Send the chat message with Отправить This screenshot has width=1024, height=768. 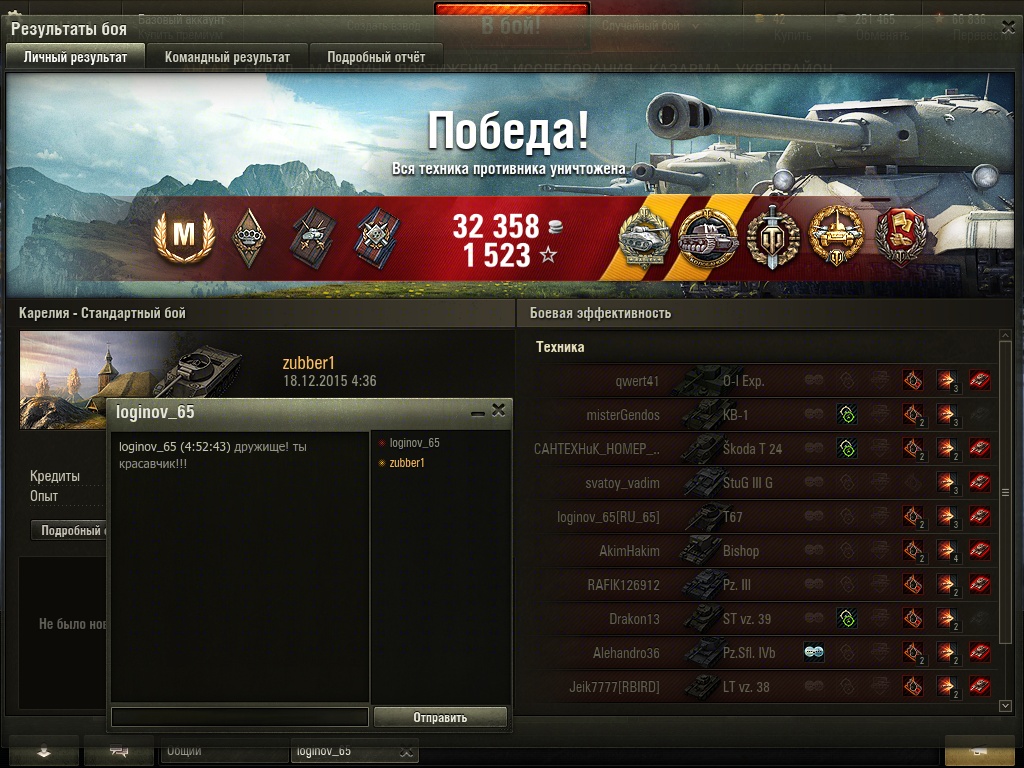(x=440, y=717)
